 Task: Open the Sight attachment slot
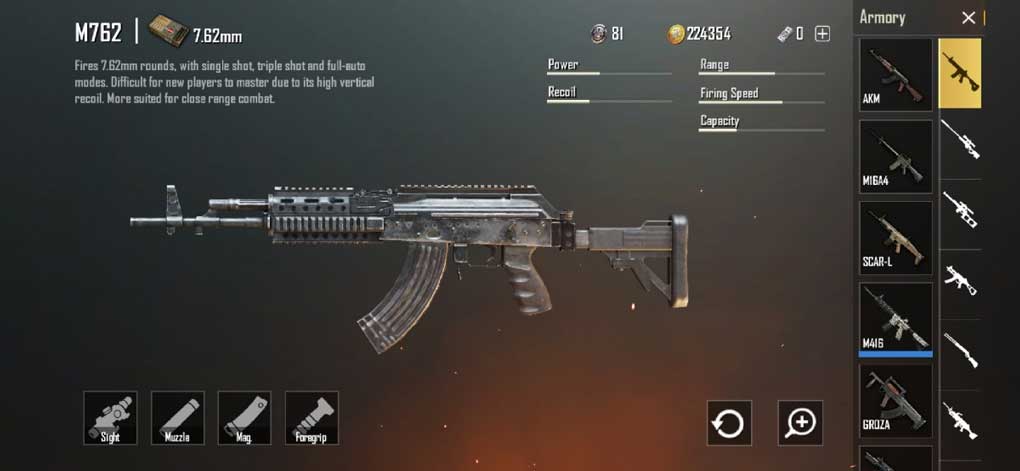click(x=110, y=417)
